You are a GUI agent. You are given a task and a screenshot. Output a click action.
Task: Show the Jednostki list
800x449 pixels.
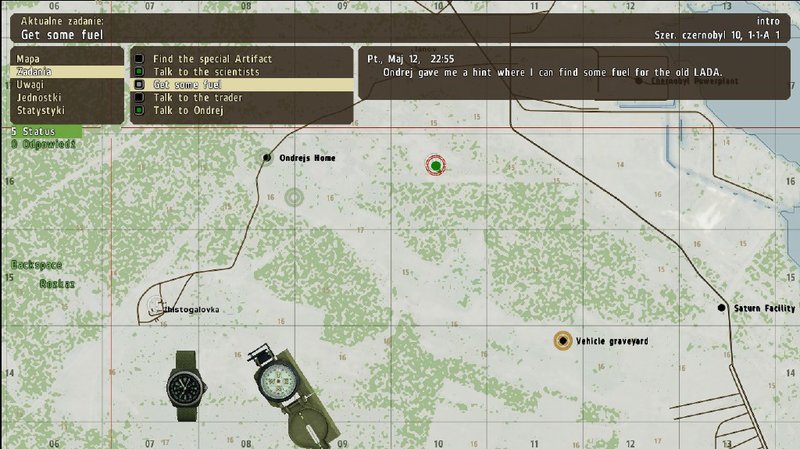point(38,97)
